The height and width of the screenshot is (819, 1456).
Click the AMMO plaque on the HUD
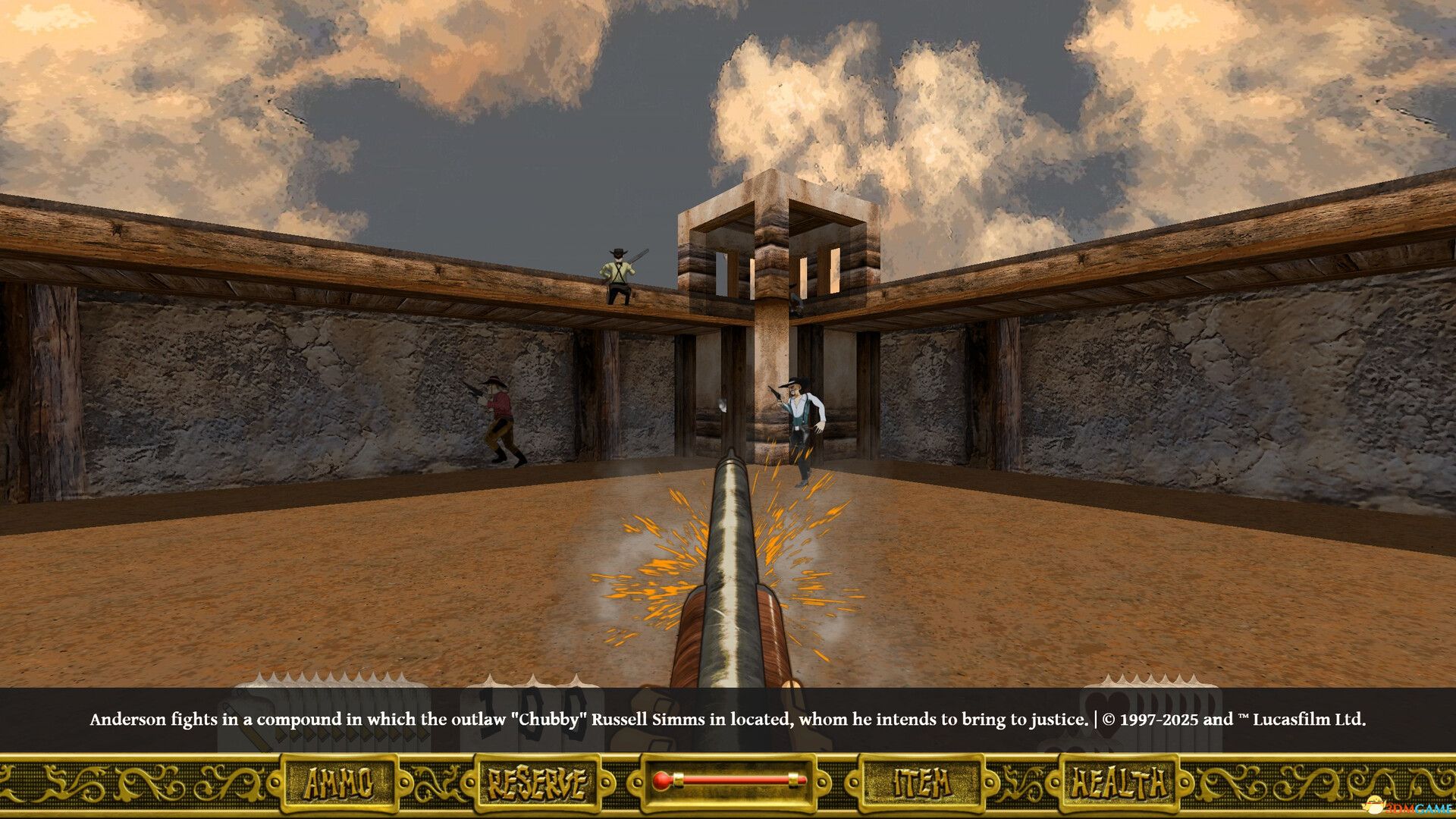tap(340, 780)
